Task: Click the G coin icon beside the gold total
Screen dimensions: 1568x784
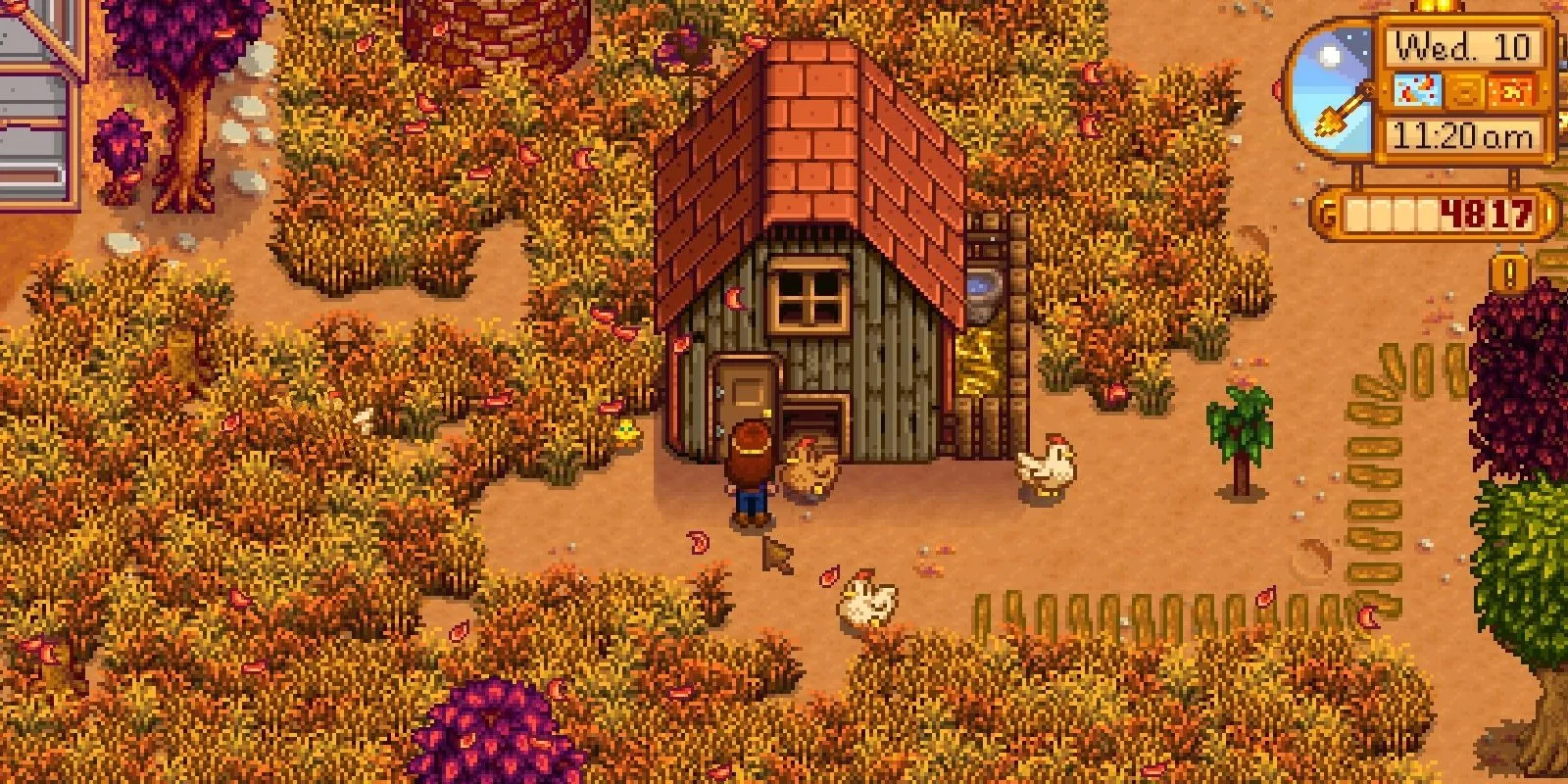Action: (1327, 212)
